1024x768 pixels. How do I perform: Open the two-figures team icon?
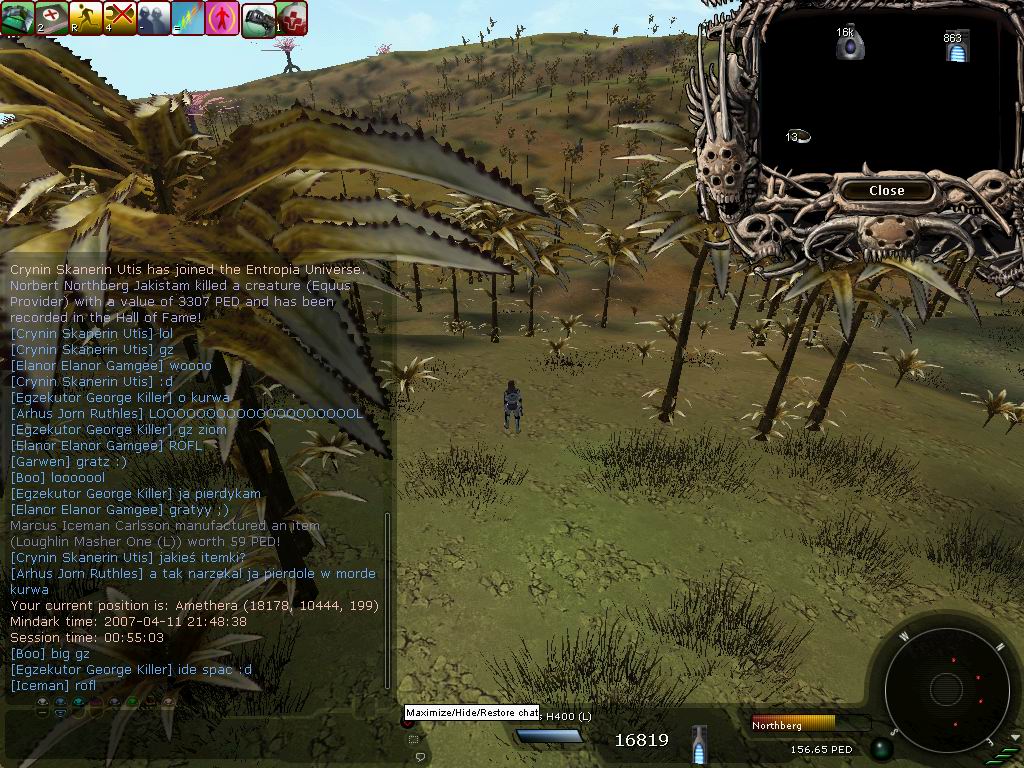155,18
